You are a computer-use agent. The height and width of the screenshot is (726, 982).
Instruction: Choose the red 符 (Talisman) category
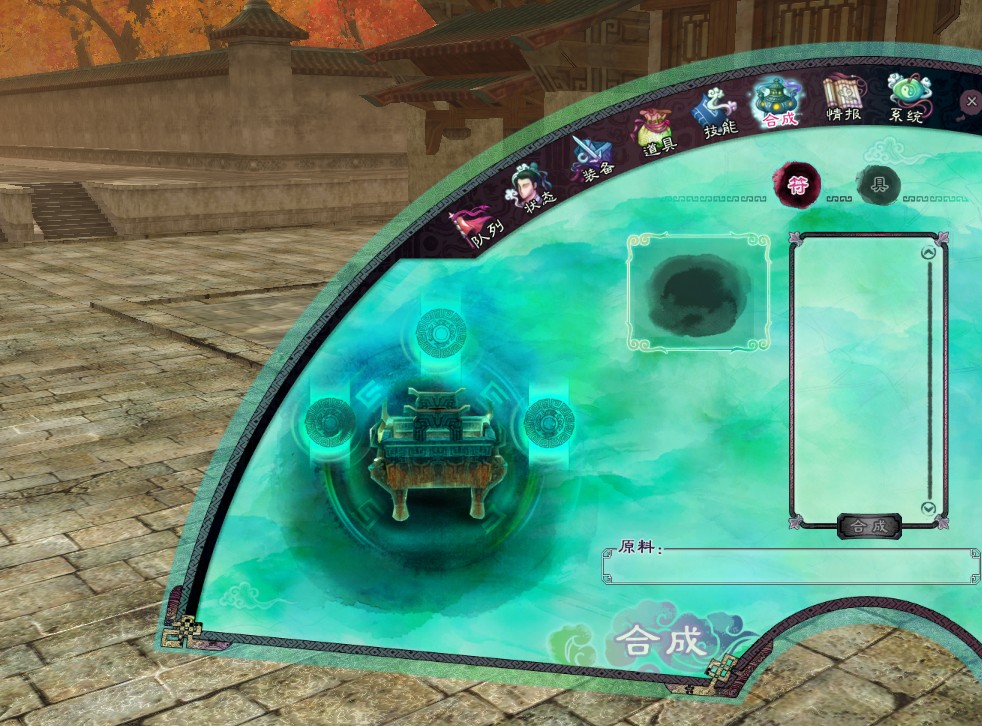(799, 183)
